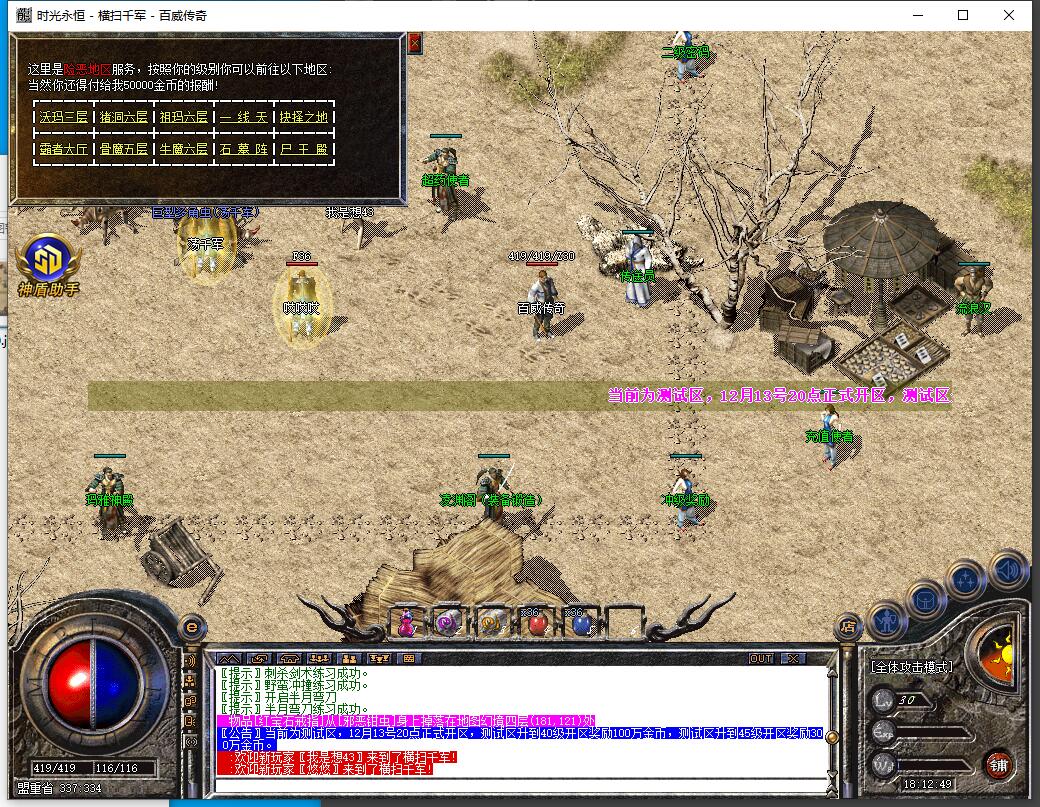Image resolution: width=1040 pixels, height=807 pixels.
Task: Maximize the game window
Action: coord(963,15)
